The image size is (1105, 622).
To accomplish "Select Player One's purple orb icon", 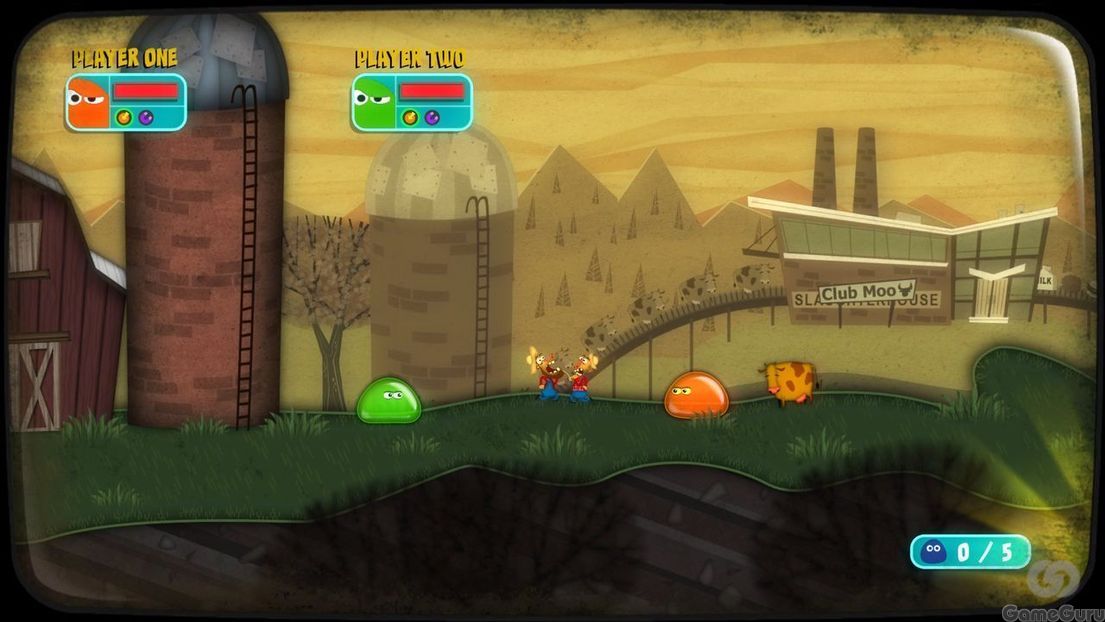I will coord(145,118).
